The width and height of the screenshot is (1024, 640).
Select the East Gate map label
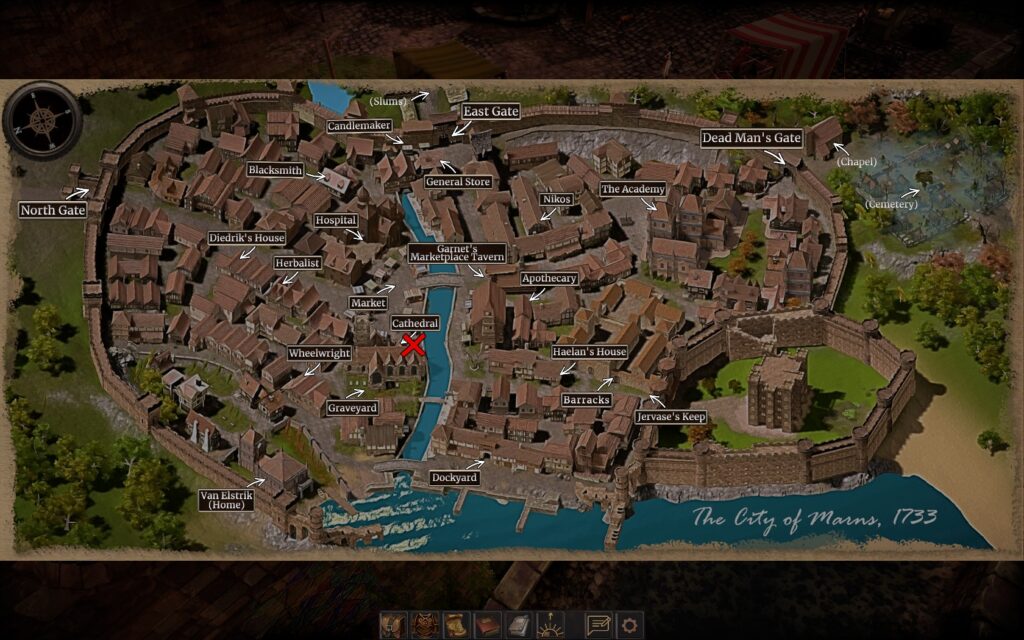(x=491, y=111)
